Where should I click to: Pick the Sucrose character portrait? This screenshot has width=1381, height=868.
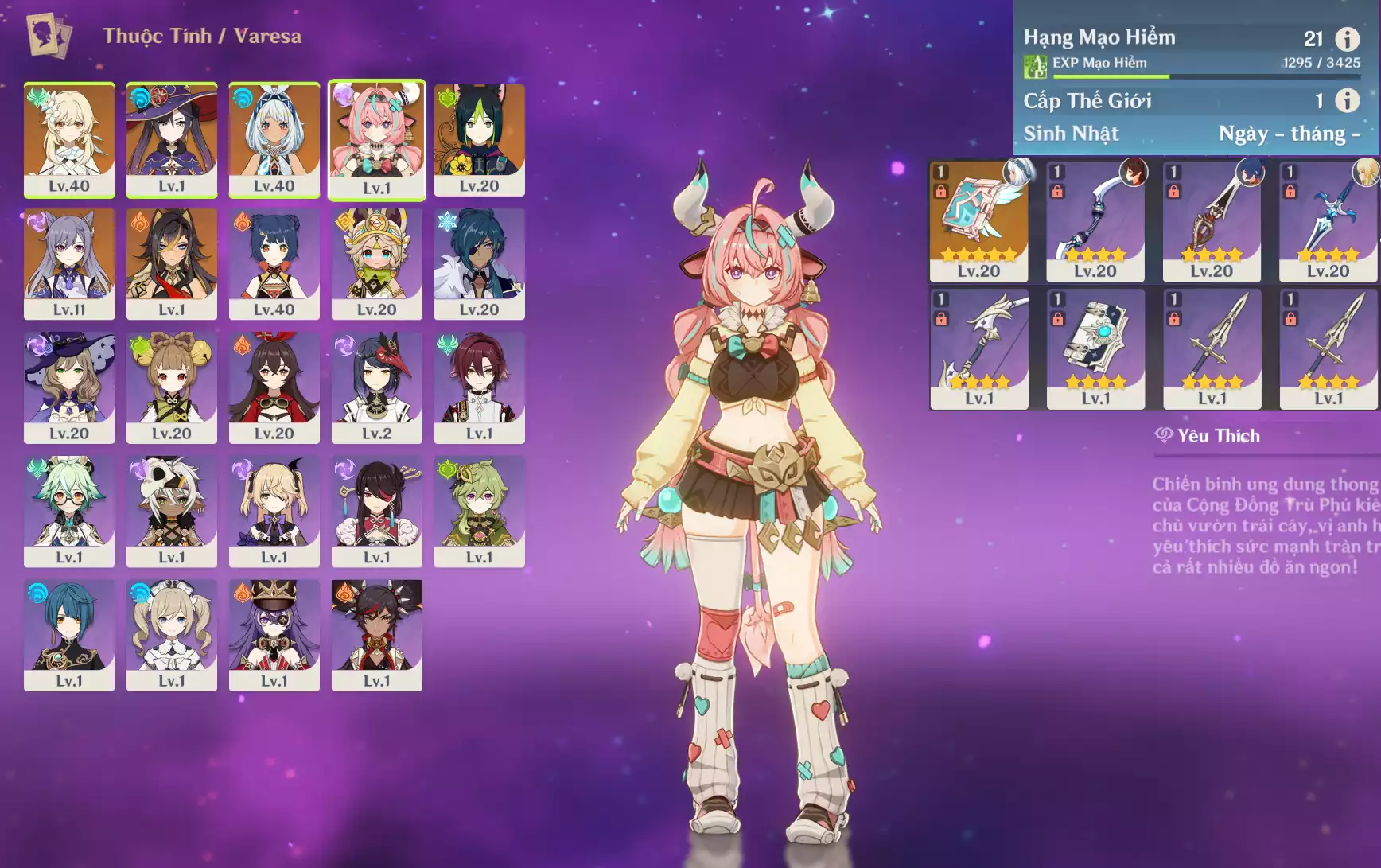[x=69, y=512]
